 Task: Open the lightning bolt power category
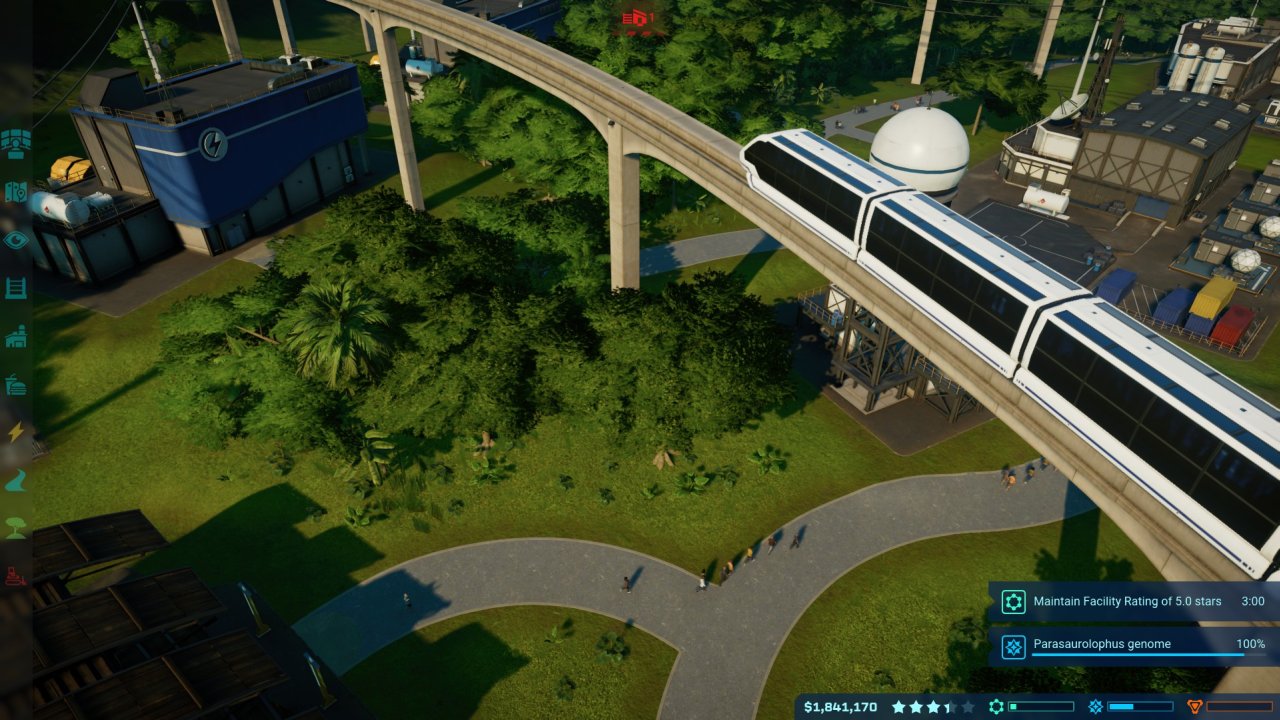click(16, 432)
